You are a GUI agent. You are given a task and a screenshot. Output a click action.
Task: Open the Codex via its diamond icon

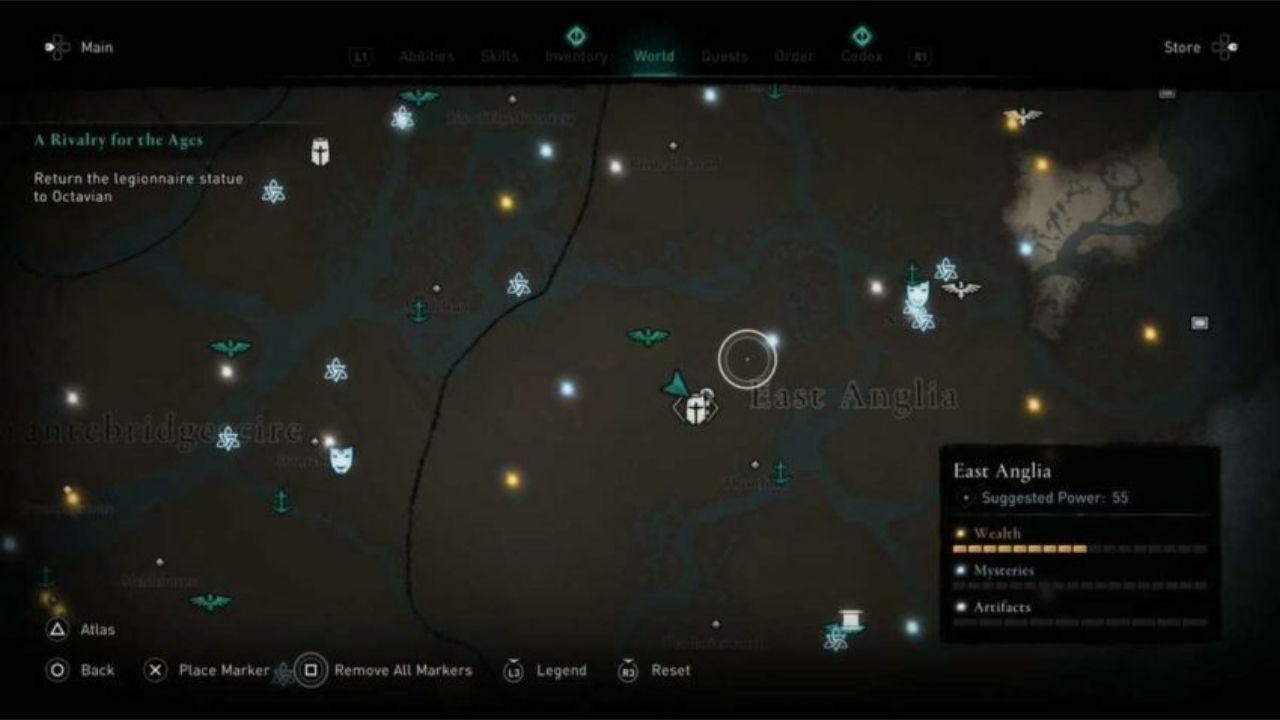click(x=862, y=33)
